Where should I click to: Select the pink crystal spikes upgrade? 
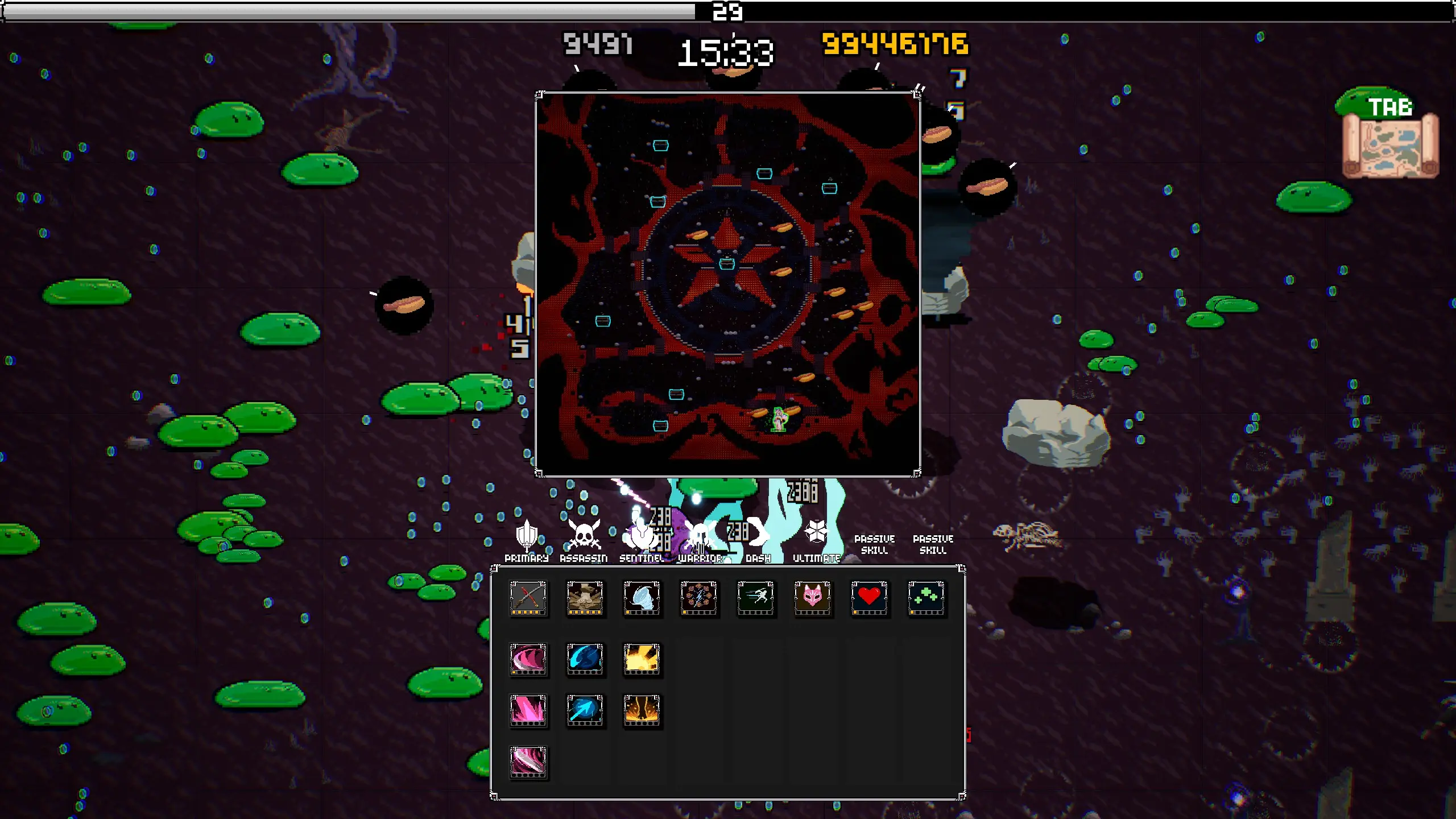coord(528,711)
